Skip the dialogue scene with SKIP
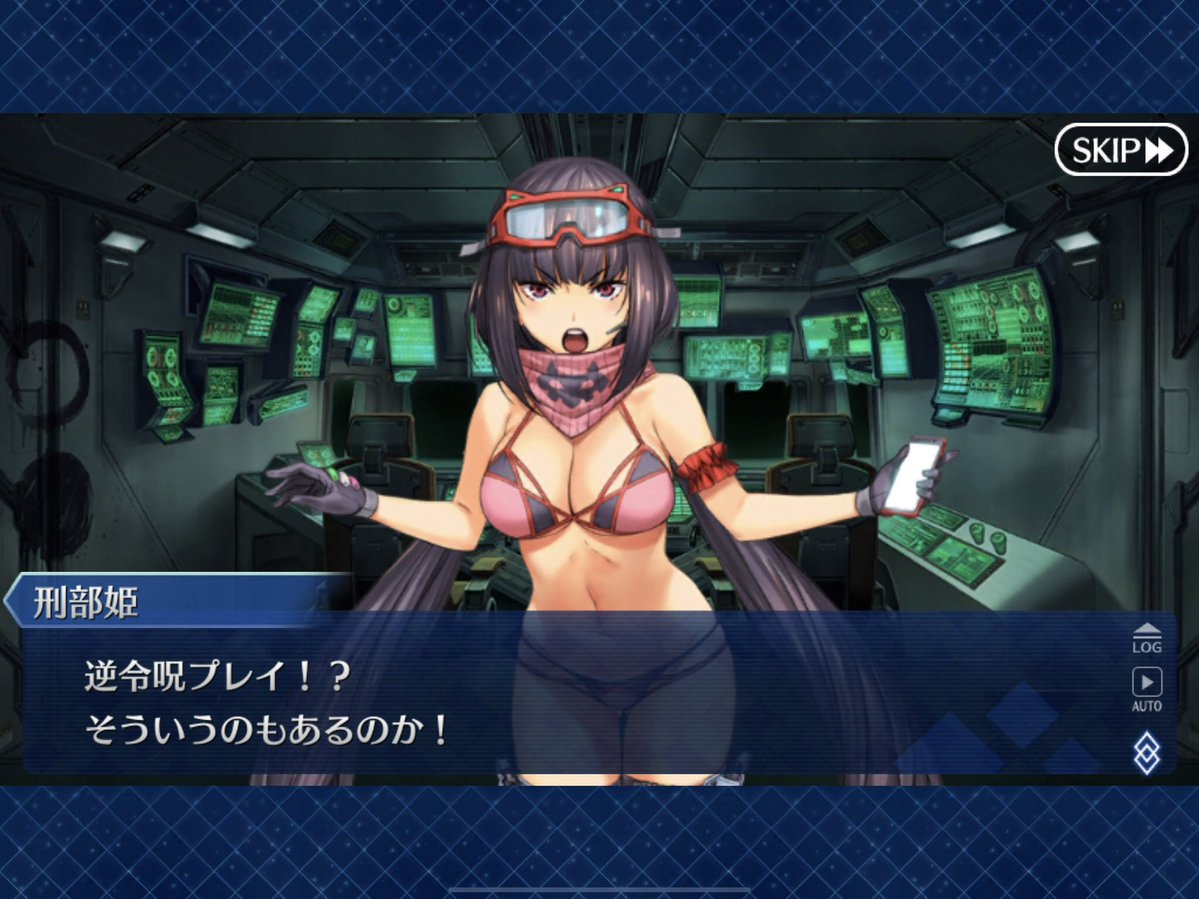Viewport: 1199px width, 899px height. [1120, 150]
